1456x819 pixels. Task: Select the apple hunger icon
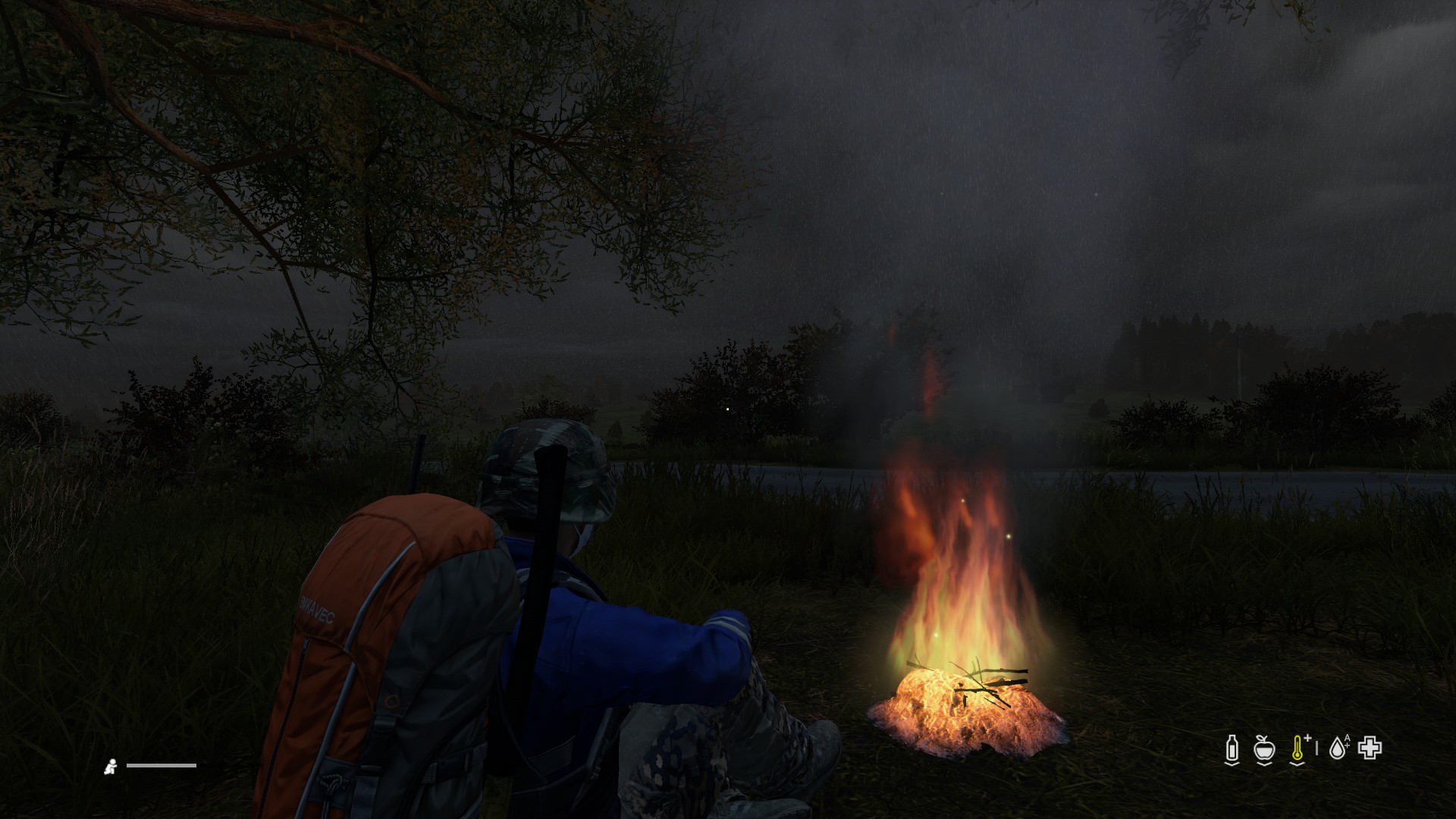[x=1263, y=748]
